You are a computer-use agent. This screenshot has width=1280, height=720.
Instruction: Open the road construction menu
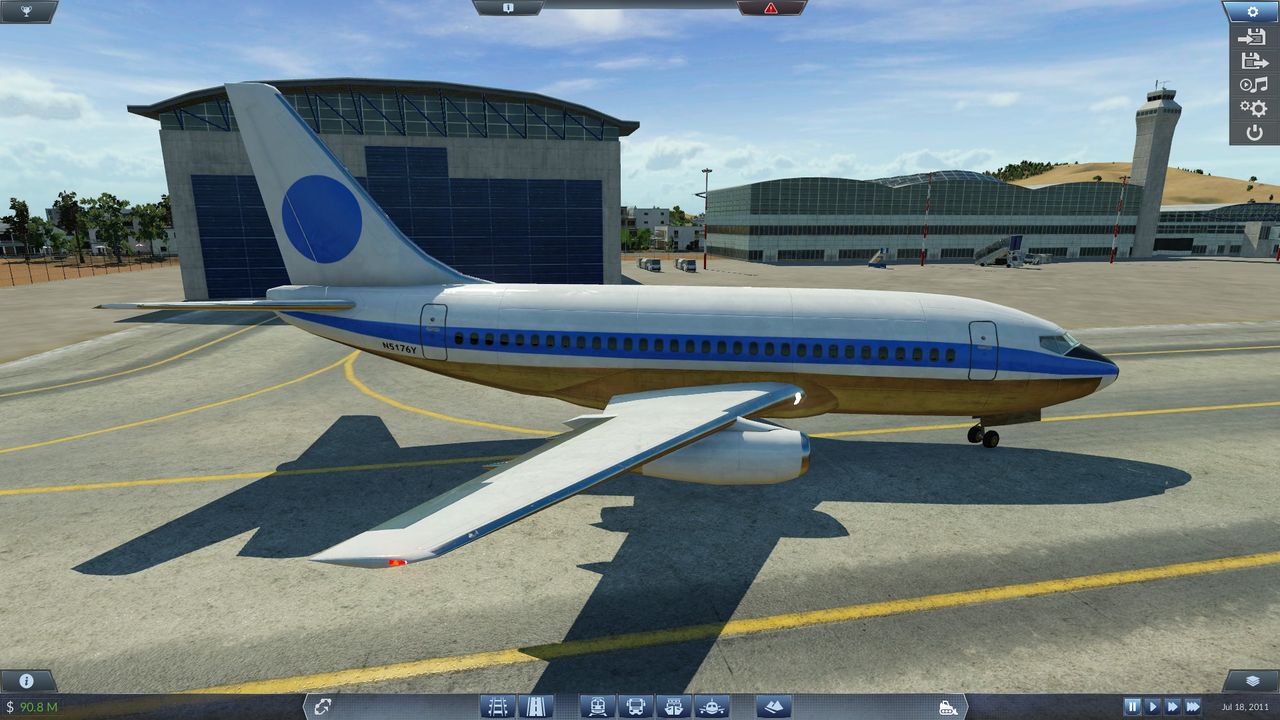(535, 706)
